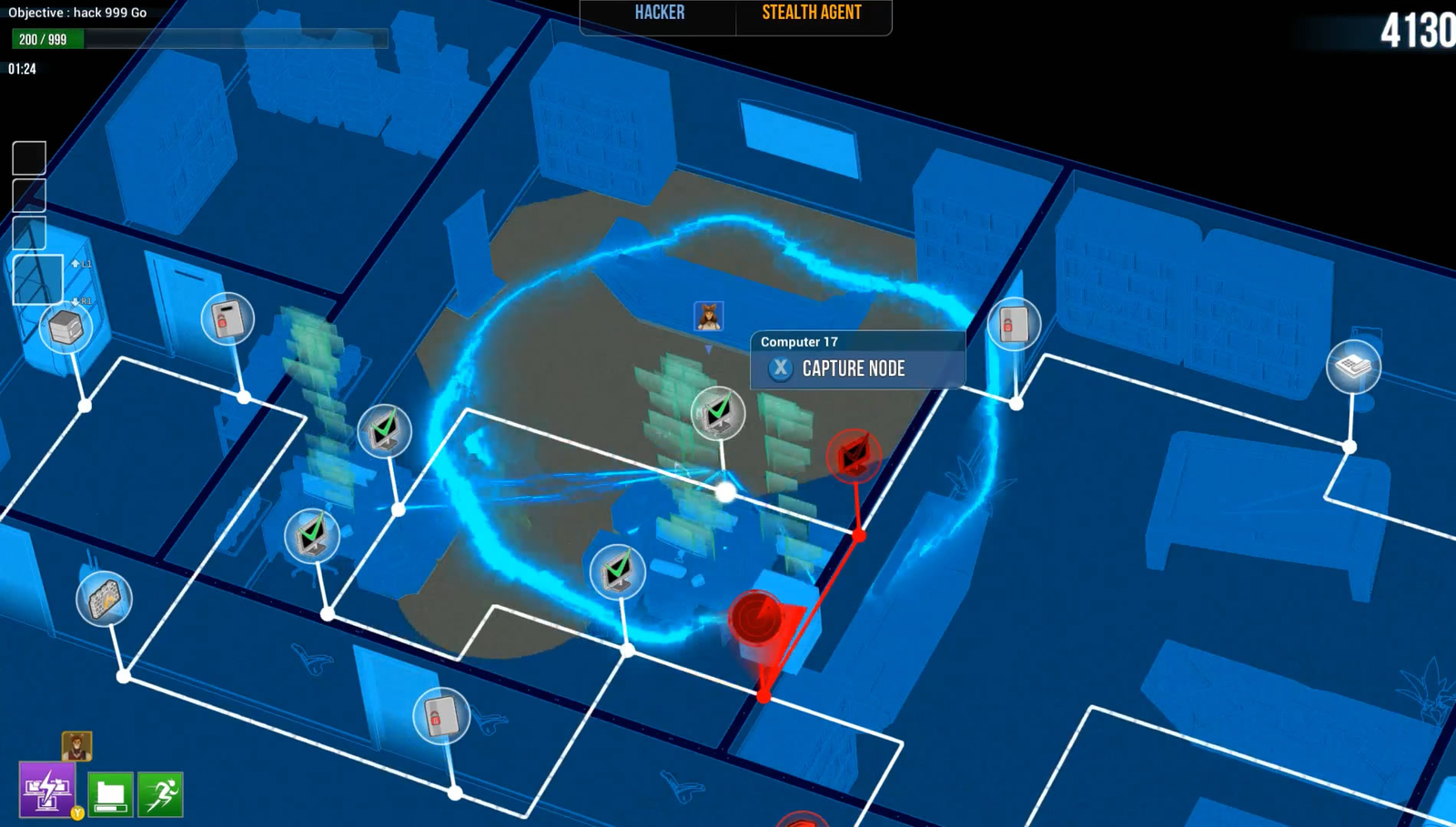This screenshot has height=827, width=1456.
Task: Select the topmost empty inventory slot
Action: 28,156
